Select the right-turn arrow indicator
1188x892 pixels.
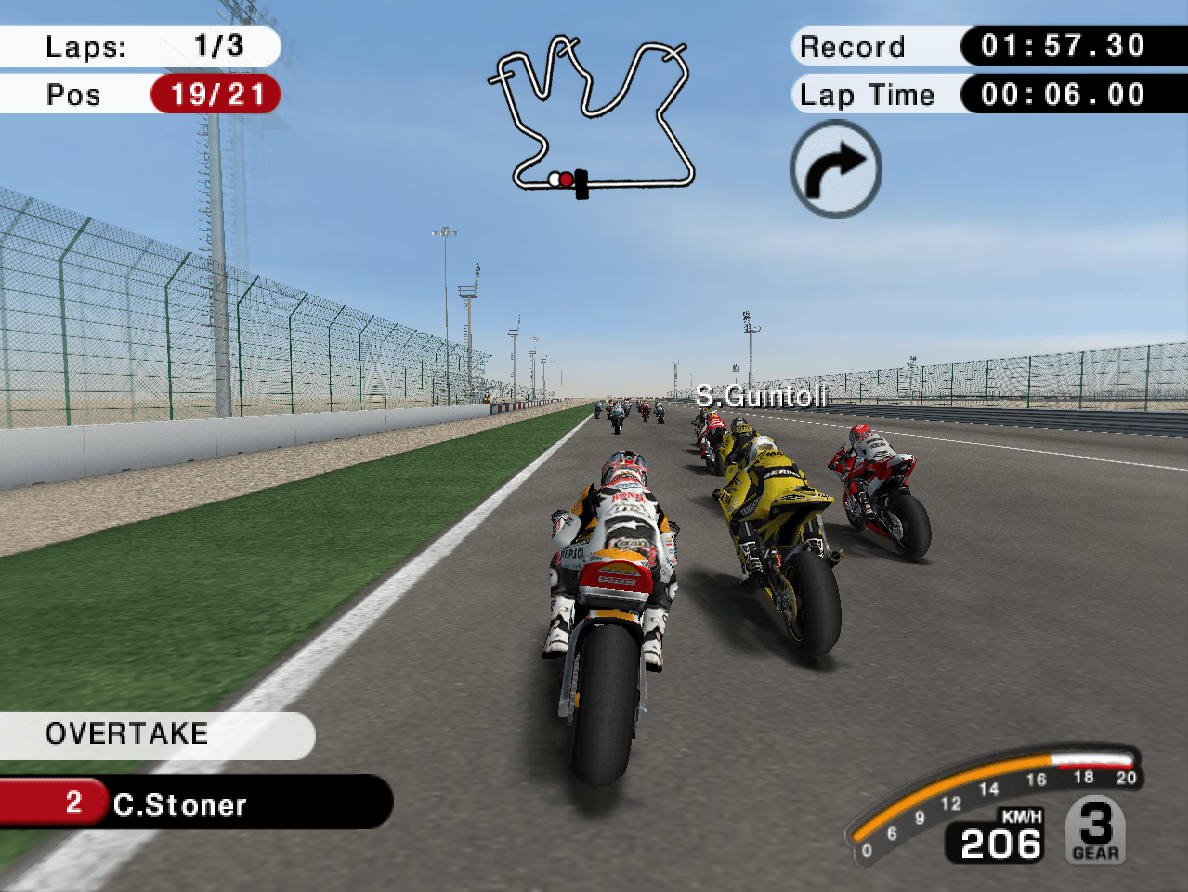click(x=836, y=169)
